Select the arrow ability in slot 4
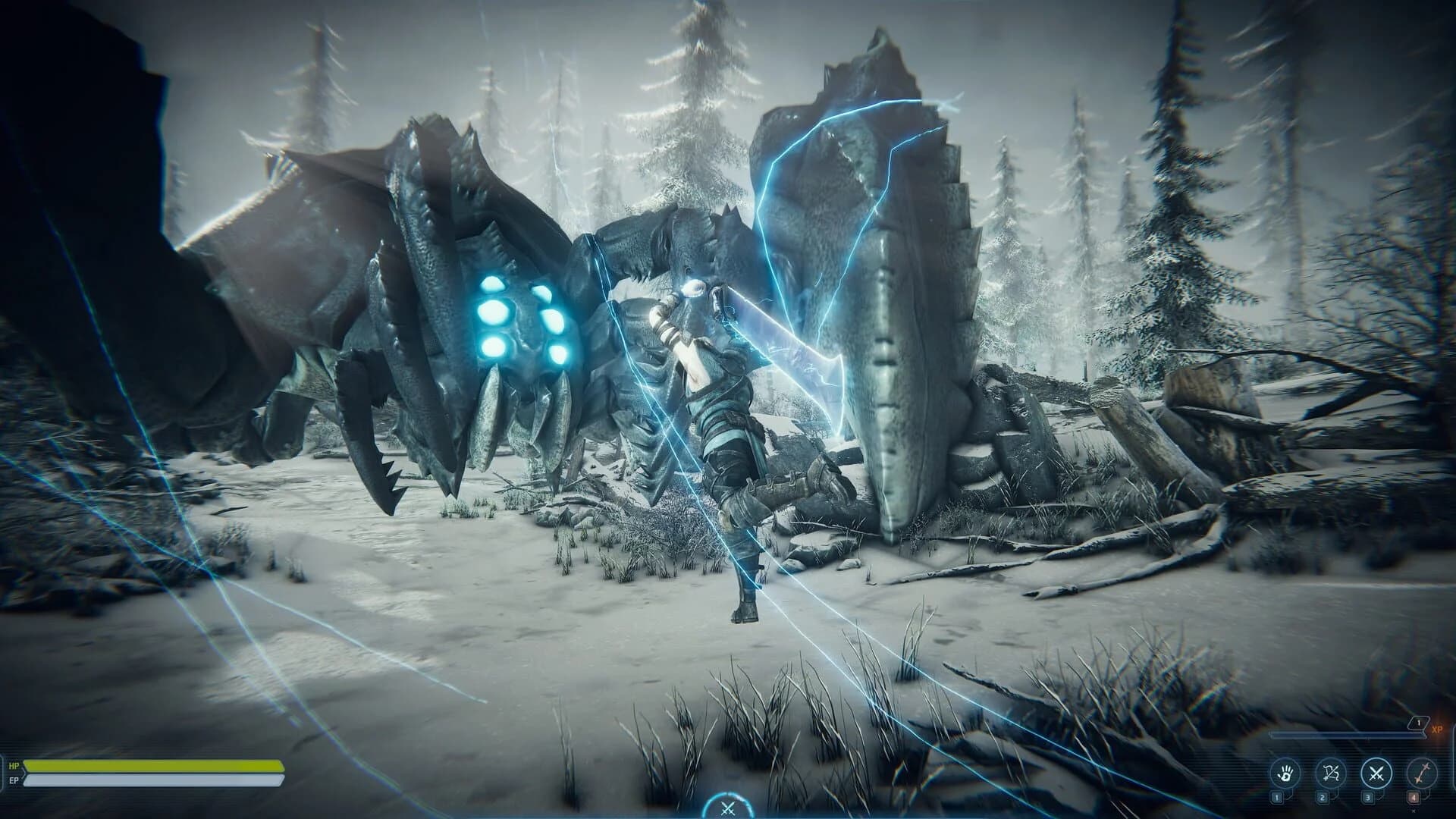The height and width of the screenshot is (819, 1456). (x=1420, y=774)
